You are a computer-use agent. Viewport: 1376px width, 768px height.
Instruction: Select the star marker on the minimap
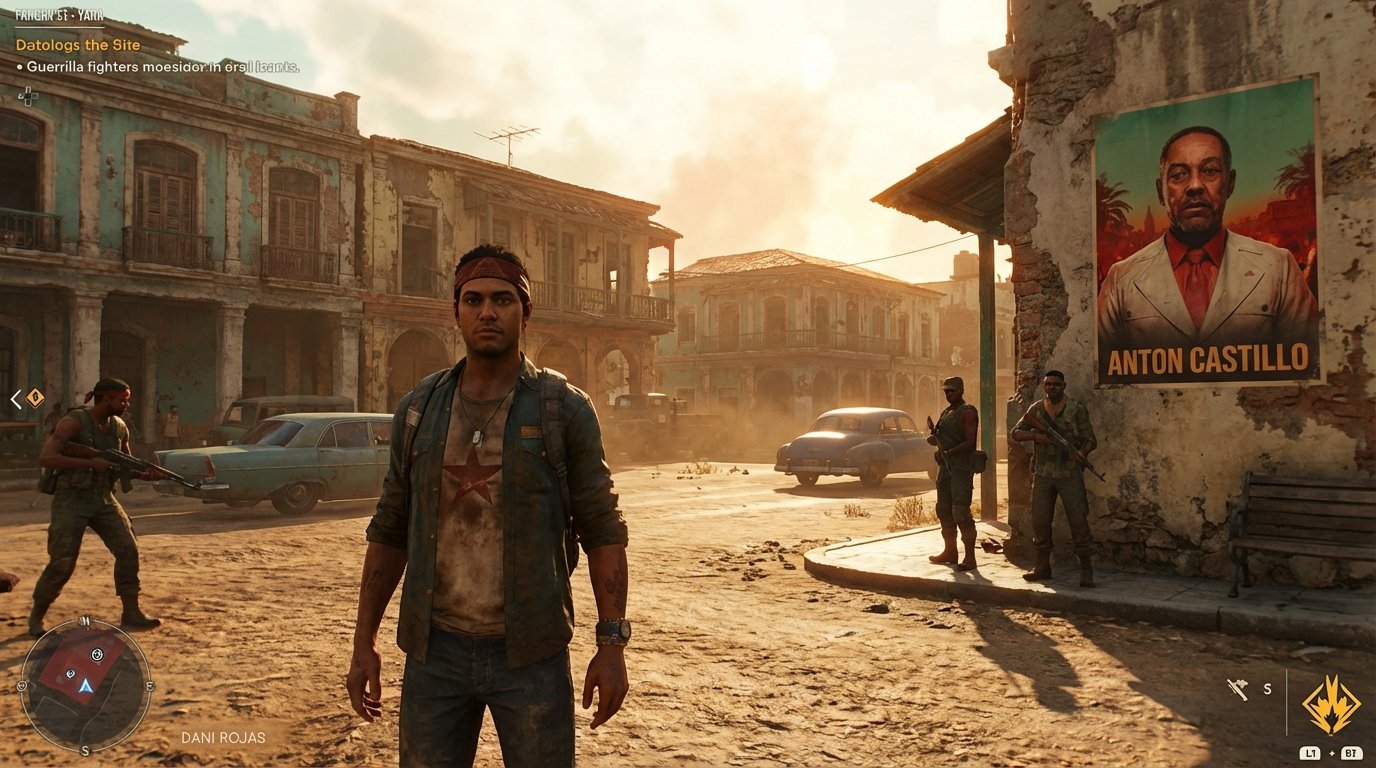pyautogui.click(x=98, y=654)
